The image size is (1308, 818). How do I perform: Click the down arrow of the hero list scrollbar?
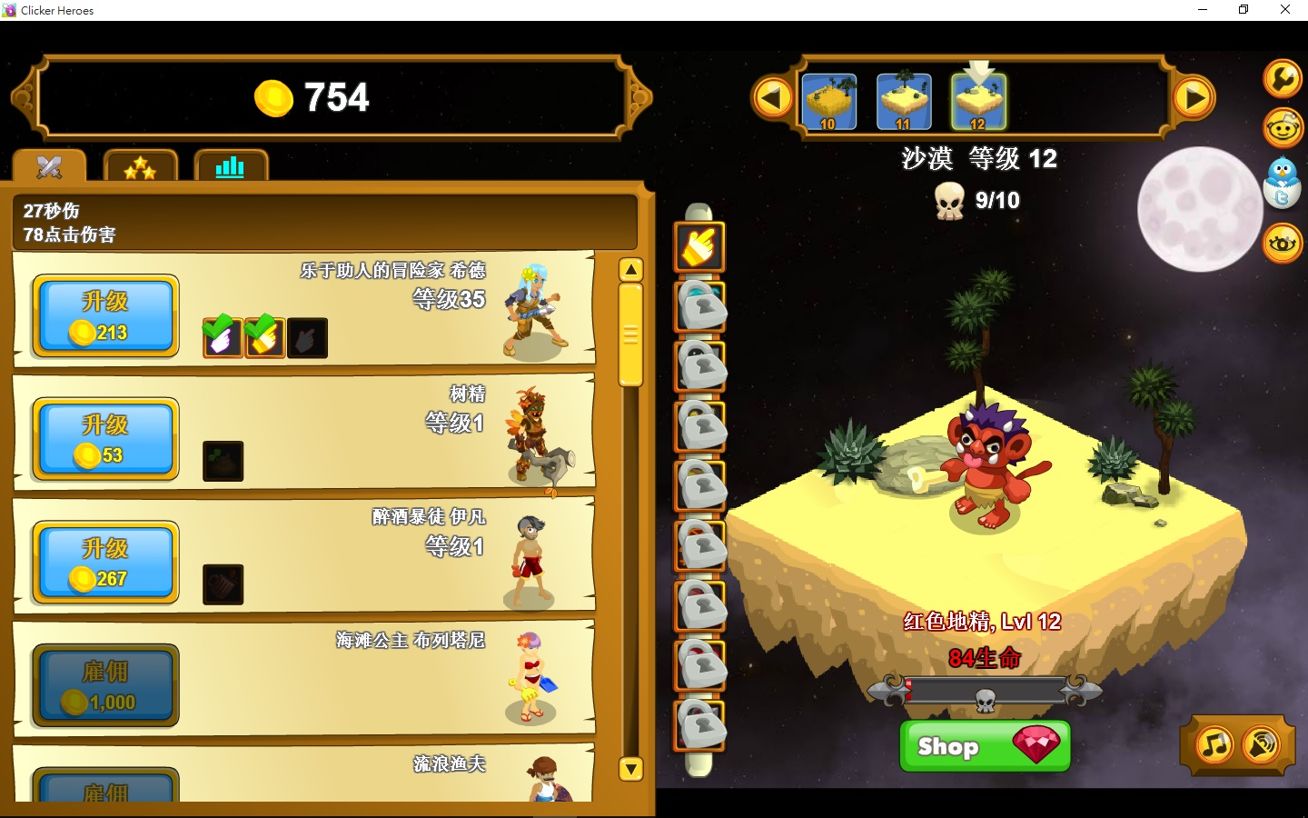pyautogui.click(x=631, y=768)
